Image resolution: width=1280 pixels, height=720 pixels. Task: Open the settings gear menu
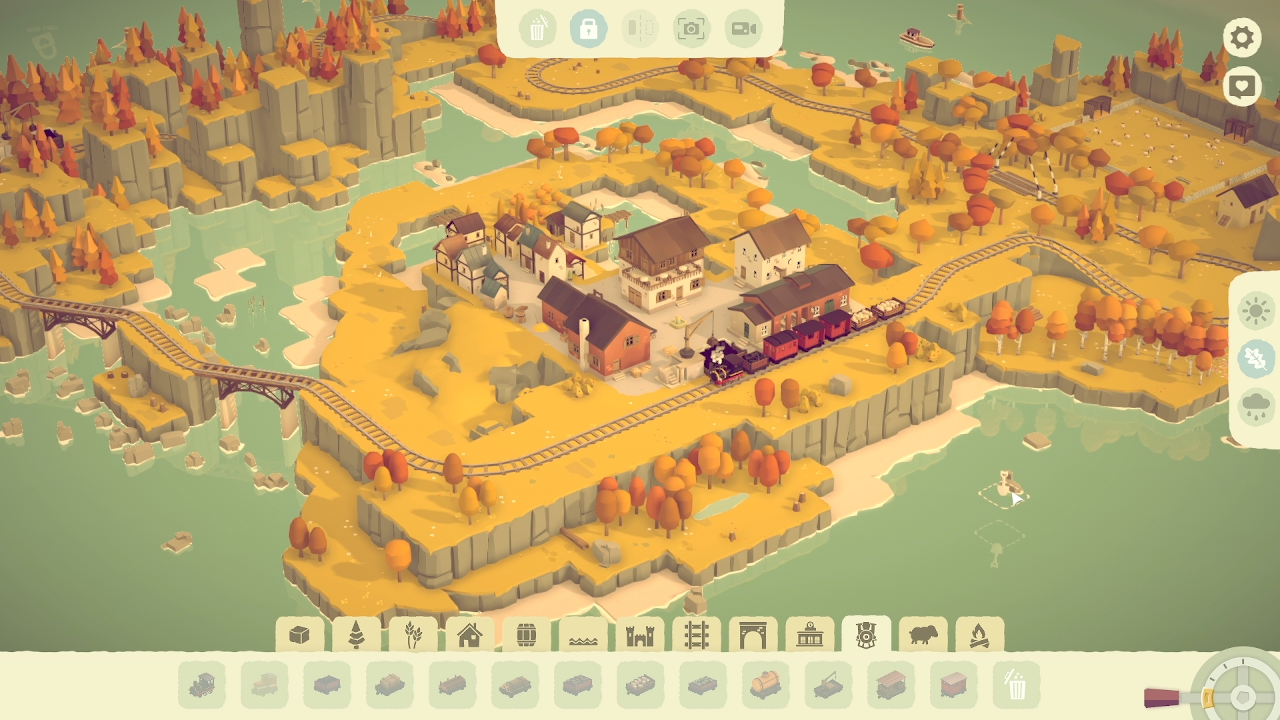click(x=1242, y=38)
